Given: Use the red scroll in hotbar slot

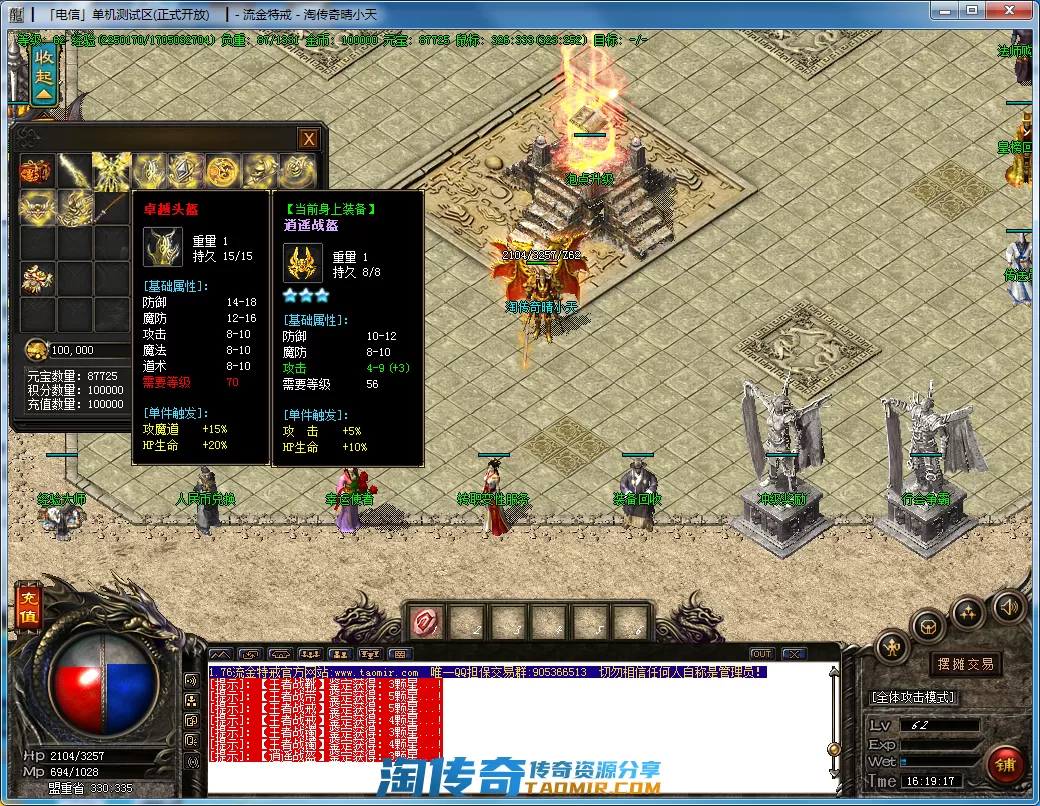Looking at the screenshot, I should pyautogui.click(x=427, y=622).
